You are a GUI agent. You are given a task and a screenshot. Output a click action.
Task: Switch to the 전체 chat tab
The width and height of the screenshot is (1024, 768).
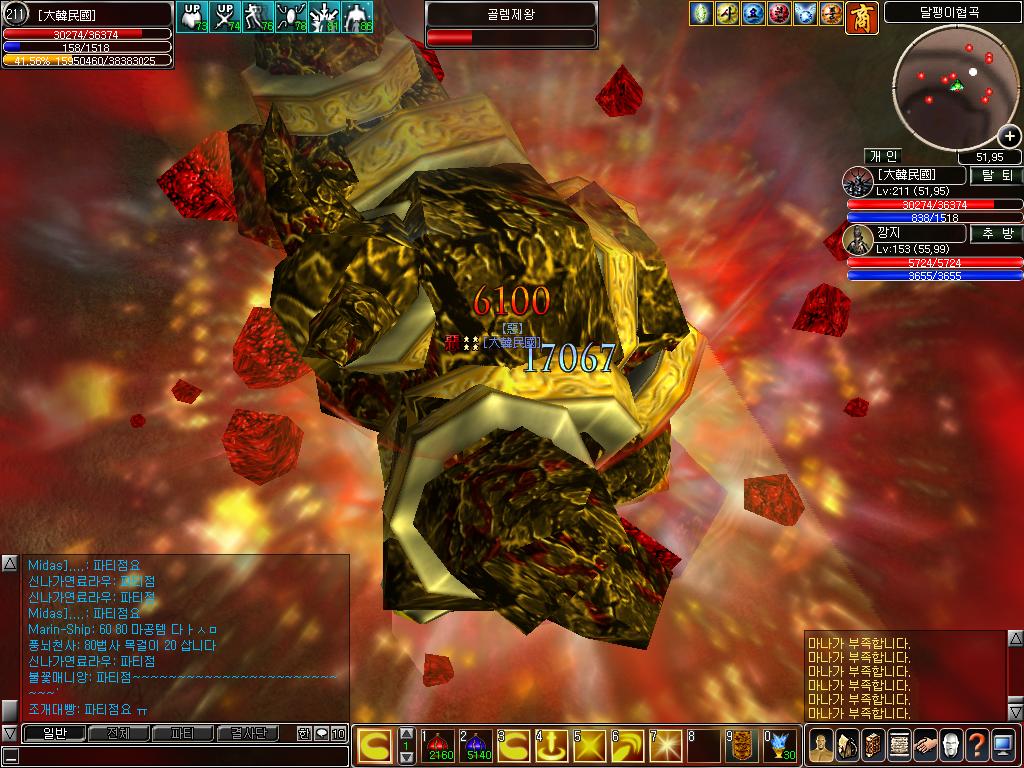point(118,733)
